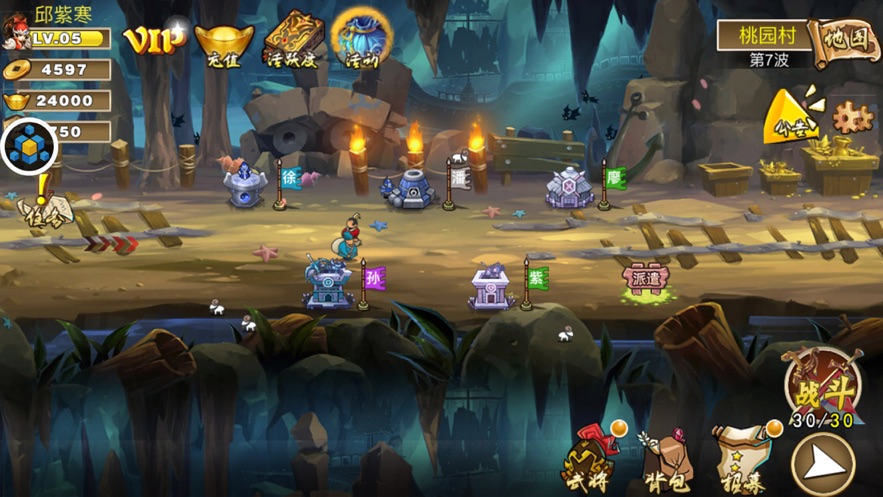Open the 背包 backpack inventory

coord(665,461)
